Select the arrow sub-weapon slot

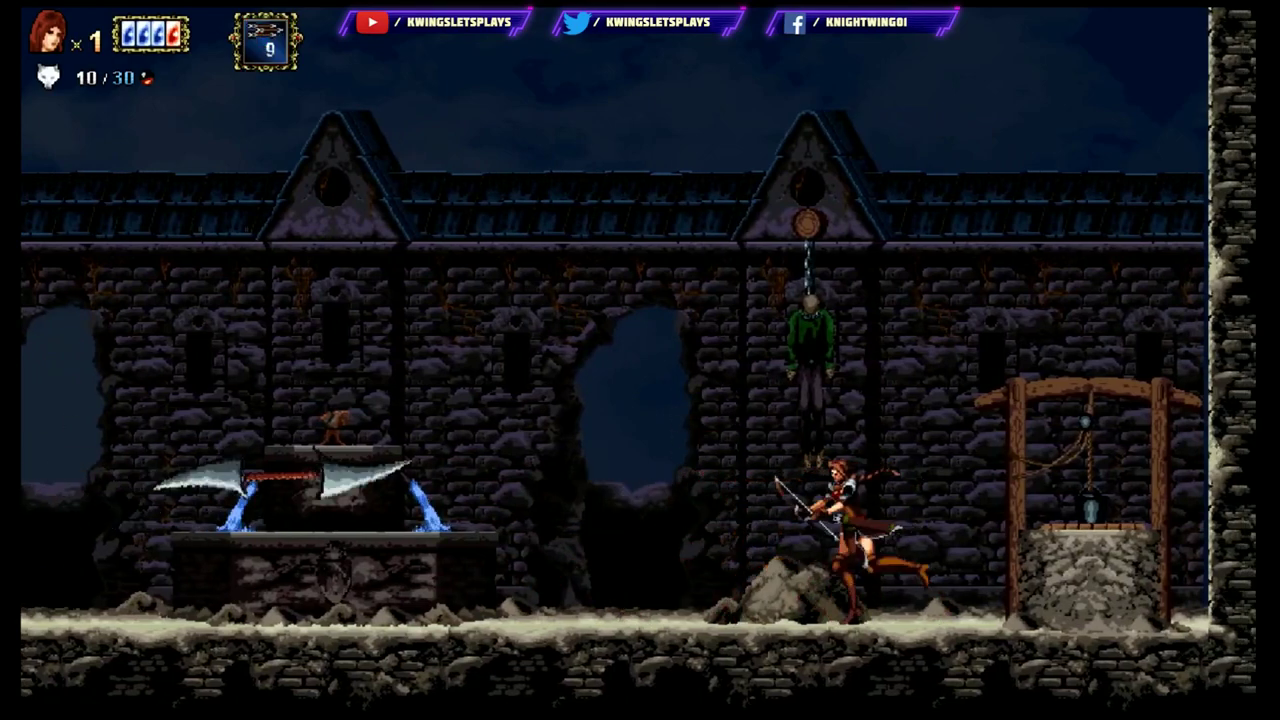click(x=266, y=41)
